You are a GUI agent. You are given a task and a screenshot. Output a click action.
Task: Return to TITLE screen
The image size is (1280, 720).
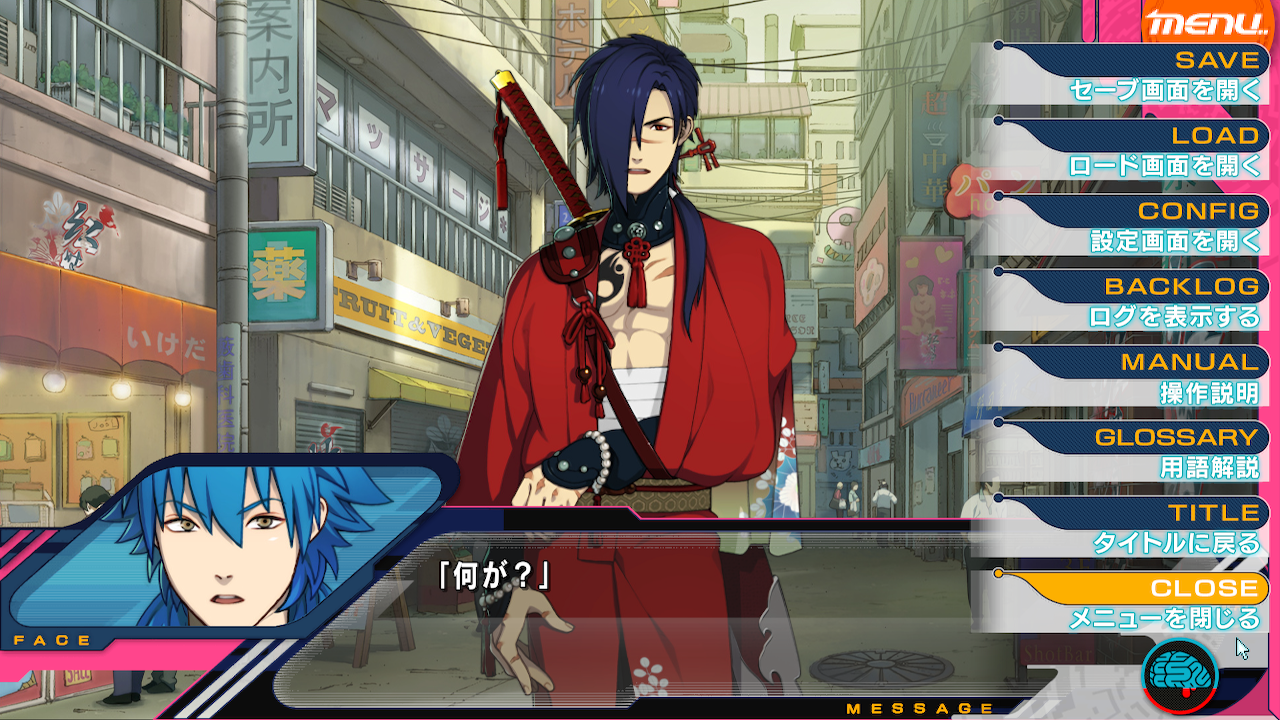click(1150, 528)
